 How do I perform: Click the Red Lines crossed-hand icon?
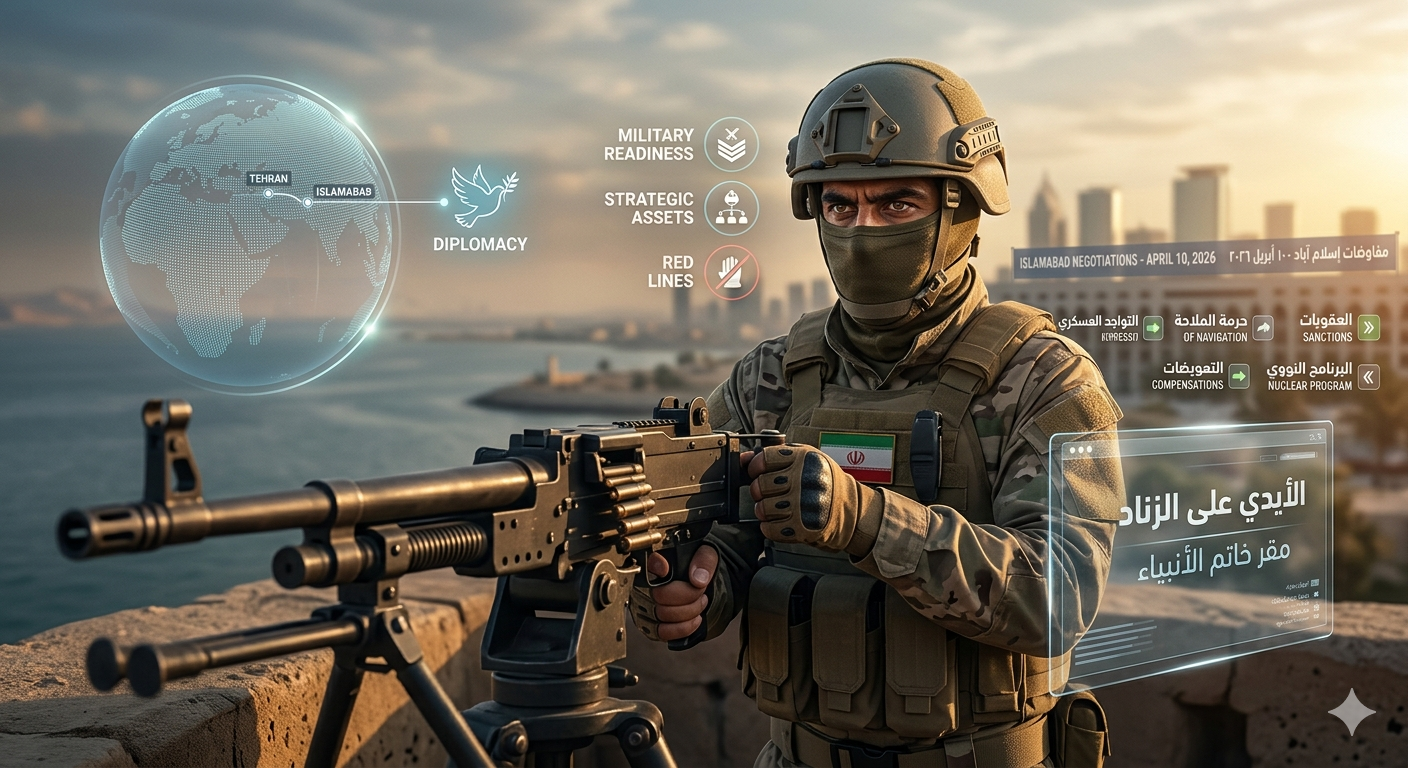tap(731, 272)
